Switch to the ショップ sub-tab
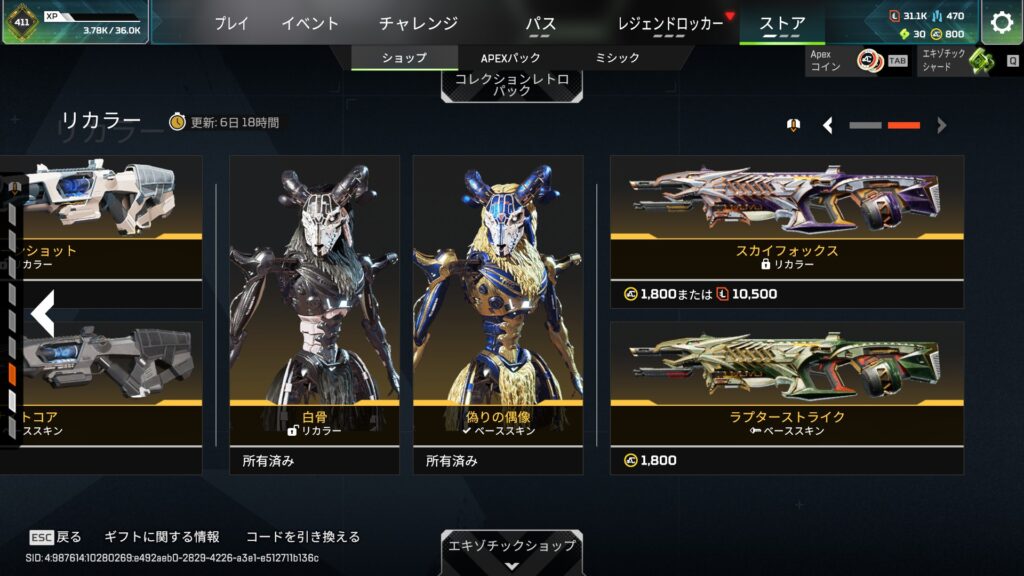This screenshot has height=576, width=1024. [x=404, y=58]
